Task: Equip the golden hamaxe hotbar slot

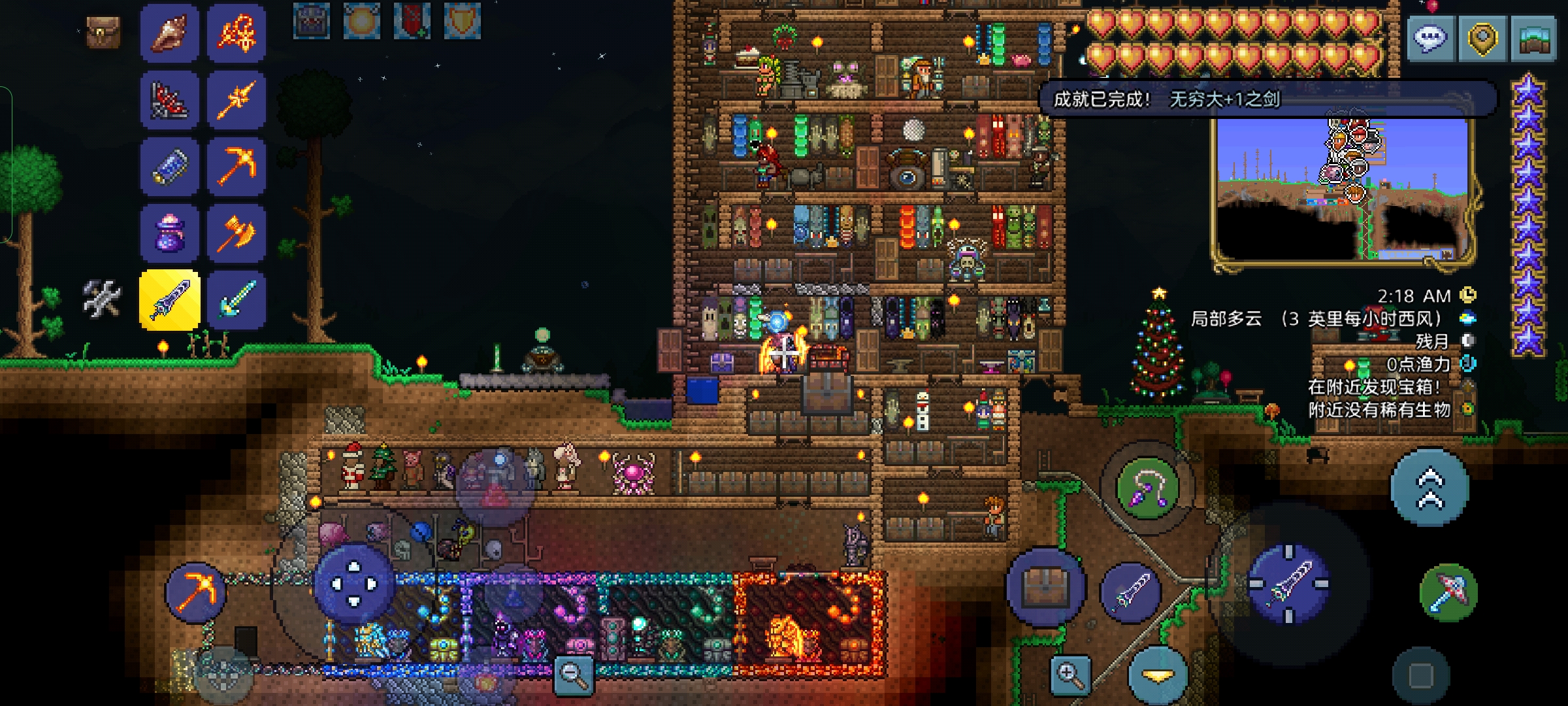Action: [236, 233]
